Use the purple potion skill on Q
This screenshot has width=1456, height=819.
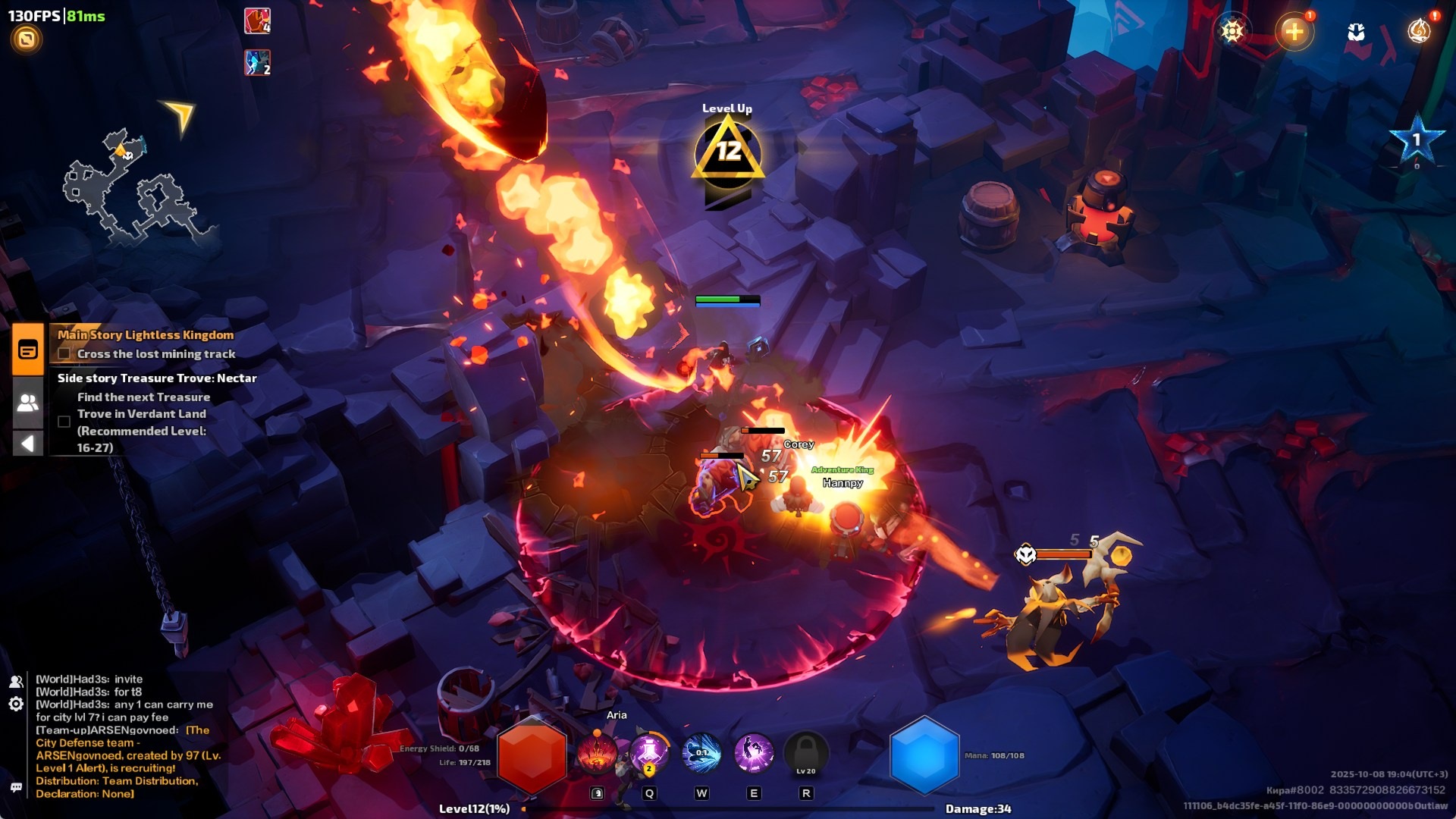[x=649, y=753]
